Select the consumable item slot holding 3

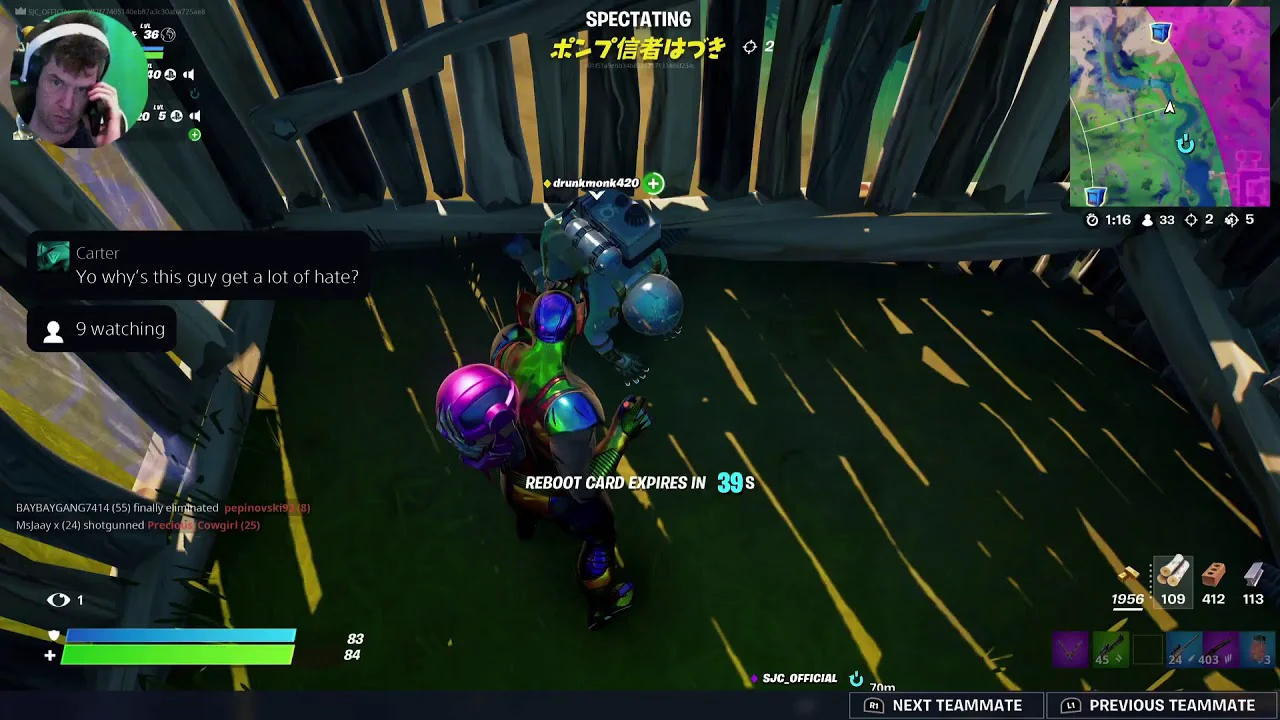coord(1259,650)
